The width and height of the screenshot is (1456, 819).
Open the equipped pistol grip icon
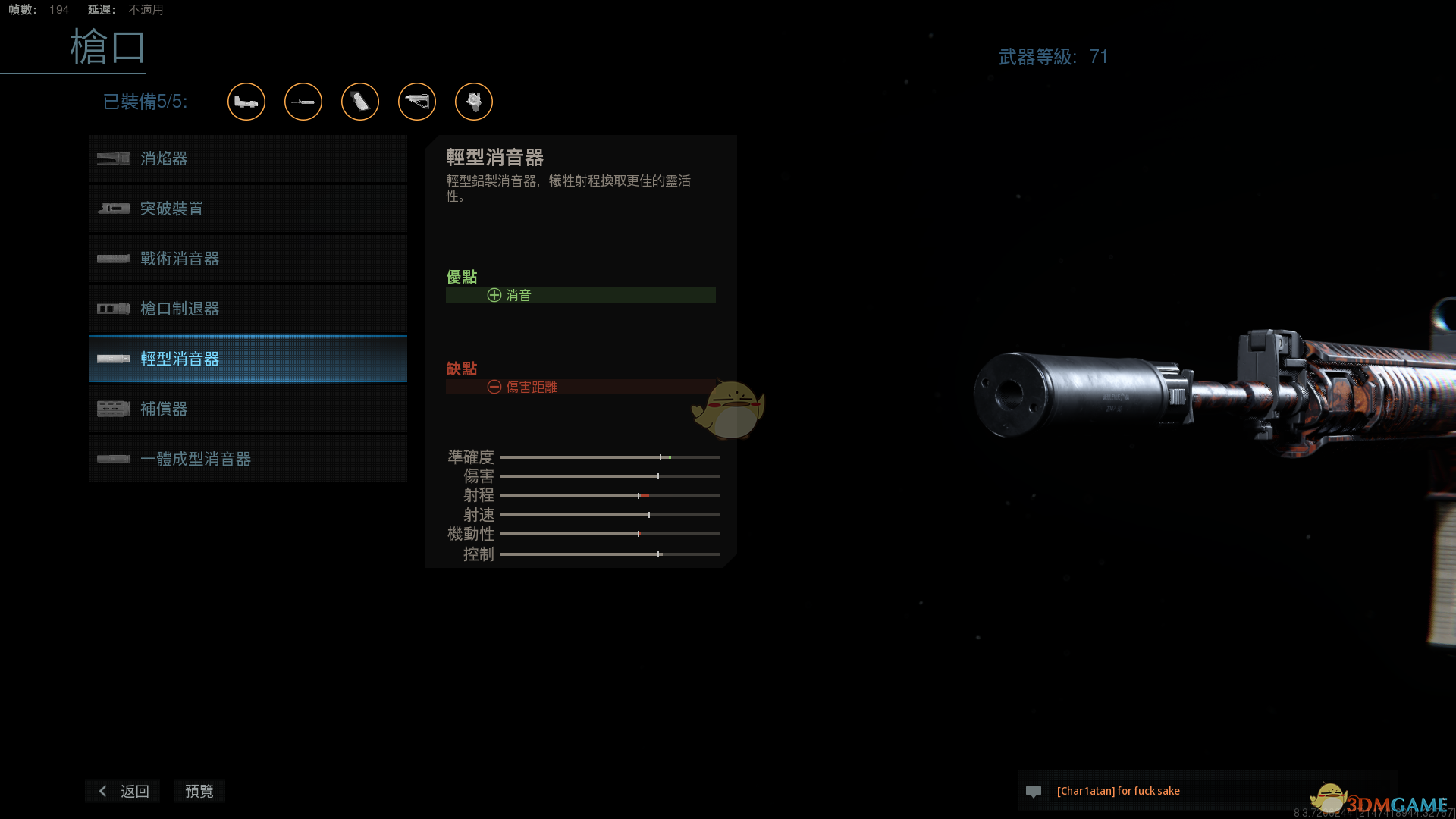[x=360, y=102]
